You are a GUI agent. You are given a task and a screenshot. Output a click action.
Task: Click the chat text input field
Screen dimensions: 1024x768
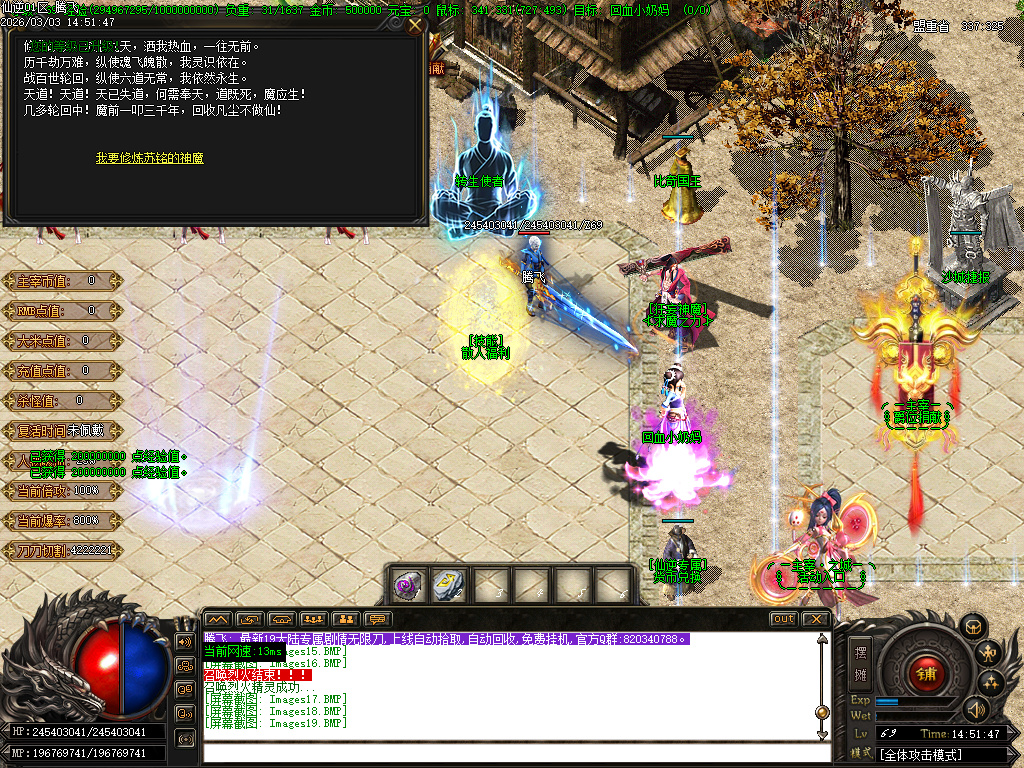click(510, 752)
